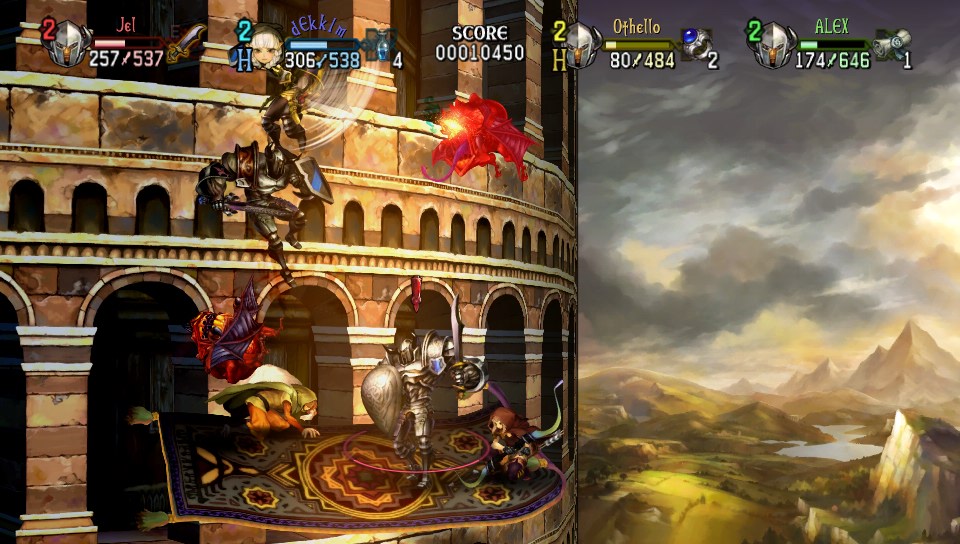The width and height of the screenshot is (960, 544).
Task: Select ALEX's helmet portrait
Action: (773, 45)
